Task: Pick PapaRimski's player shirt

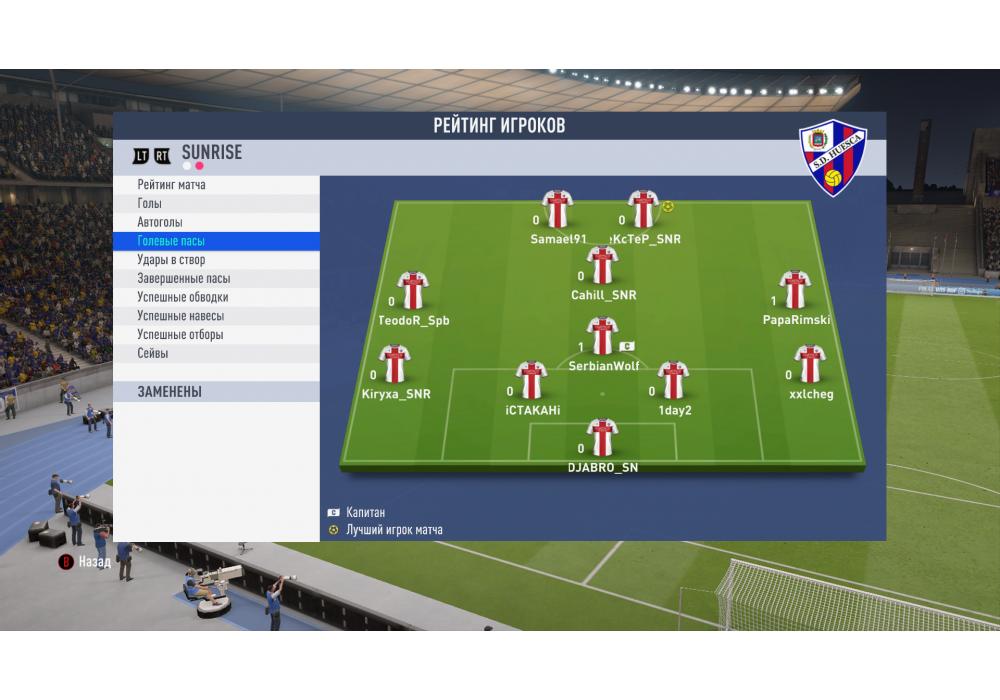Action: tap(795, 290)
